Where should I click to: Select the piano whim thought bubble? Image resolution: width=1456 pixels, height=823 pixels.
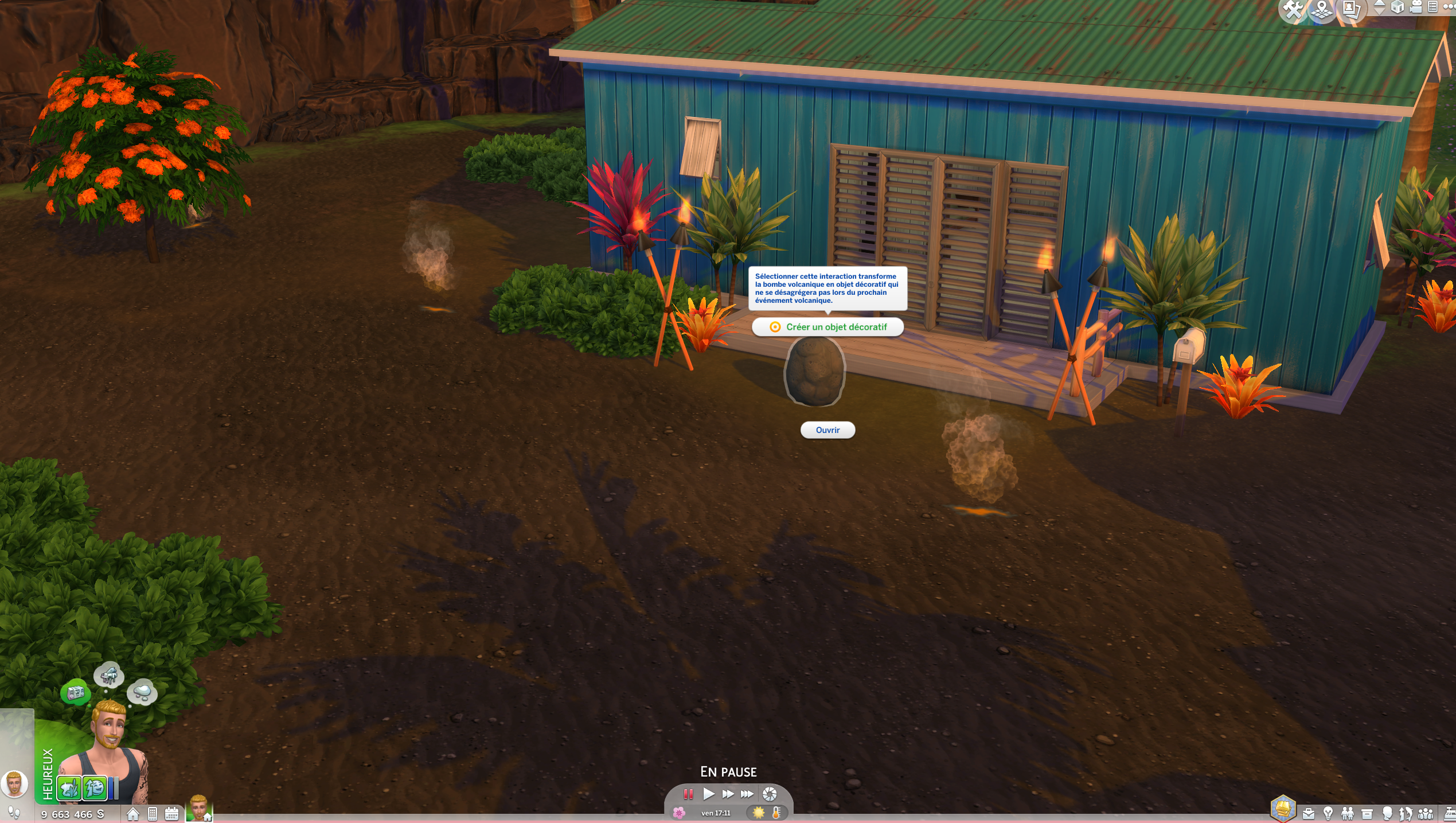[x=108, y=676]
